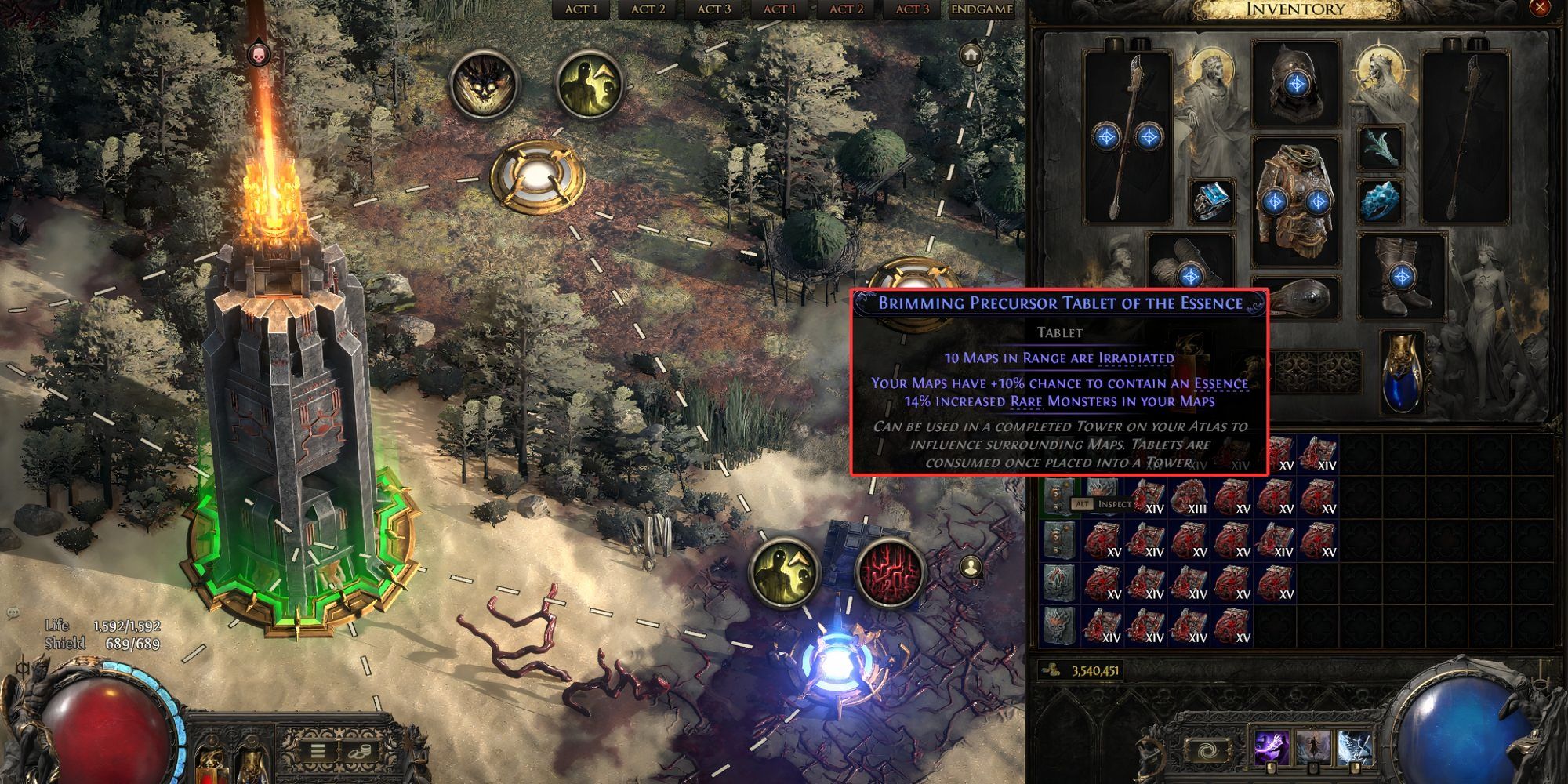Screen dimensions: 1568x784
Task: Open the hamburger menu icon bottom left
Action: (316, 750)
